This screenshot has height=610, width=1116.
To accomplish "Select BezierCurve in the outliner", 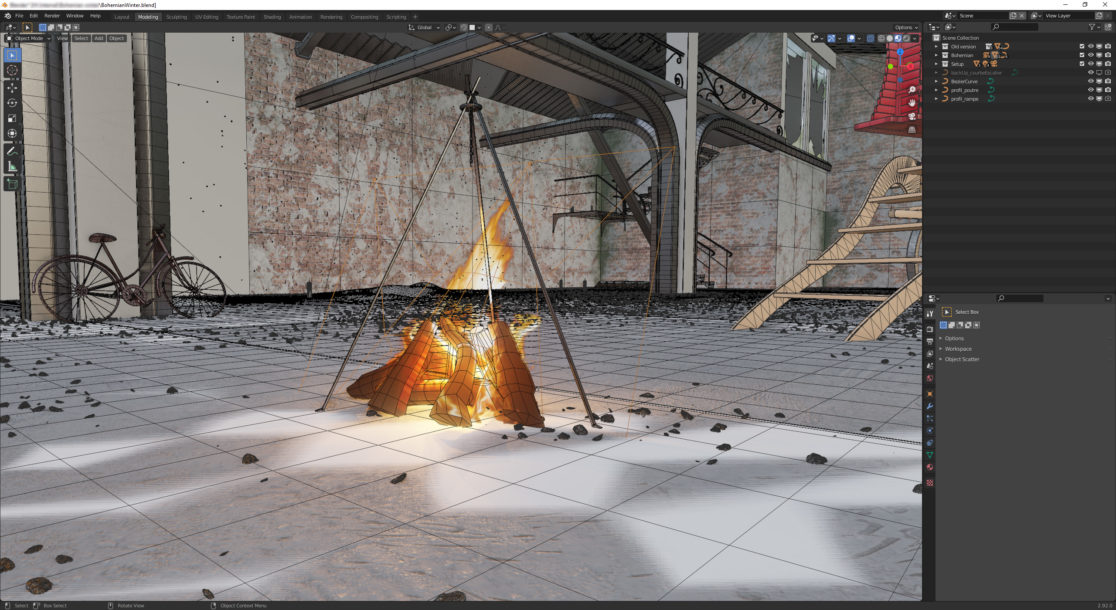I will pyautogui.click(x=963, y=81).
